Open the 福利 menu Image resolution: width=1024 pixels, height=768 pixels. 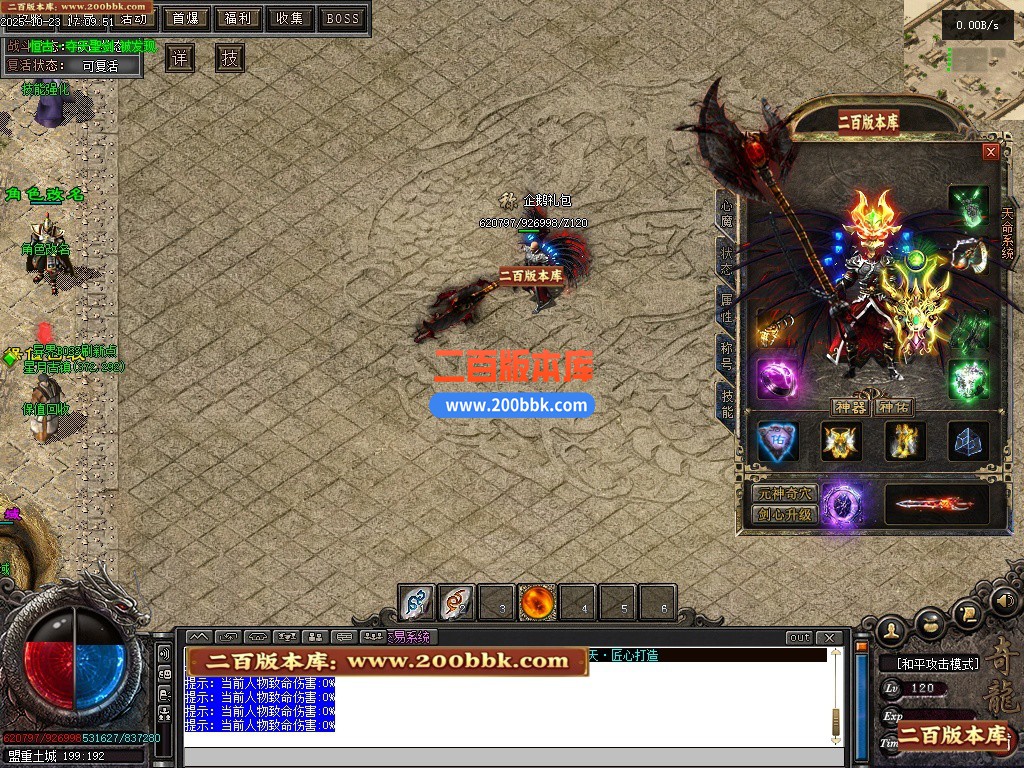(x=238, y=18)
